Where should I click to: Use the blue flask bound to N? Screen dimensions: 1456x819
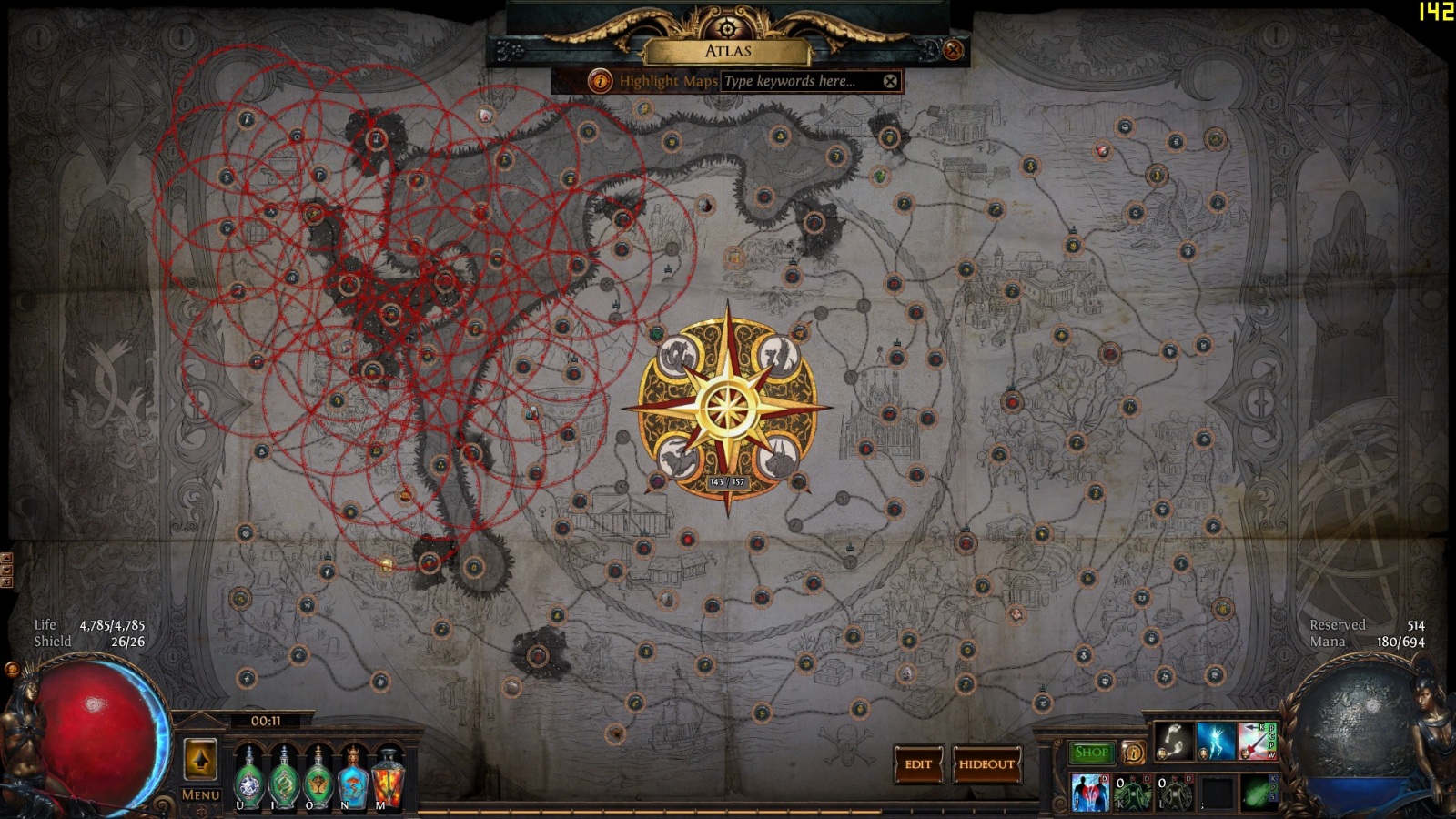[353, 778]
